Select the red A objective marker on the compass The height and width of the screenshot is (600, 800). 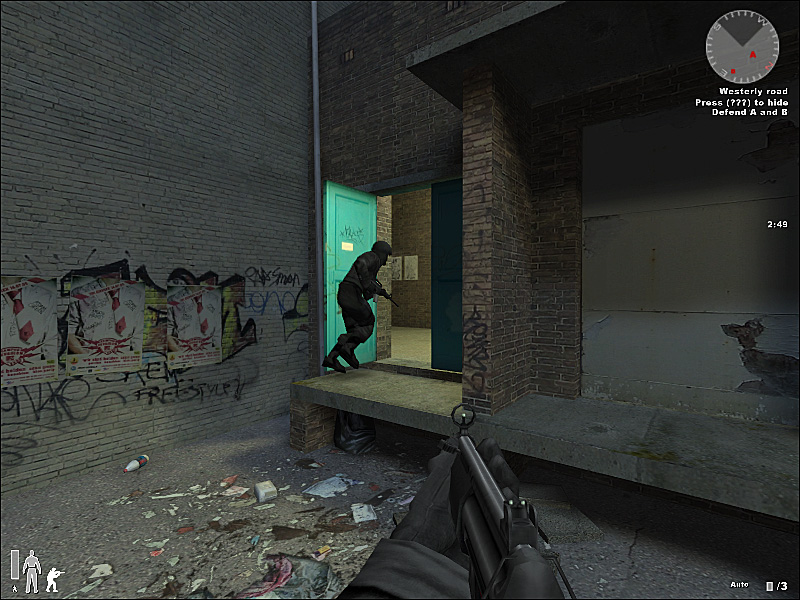753,54
